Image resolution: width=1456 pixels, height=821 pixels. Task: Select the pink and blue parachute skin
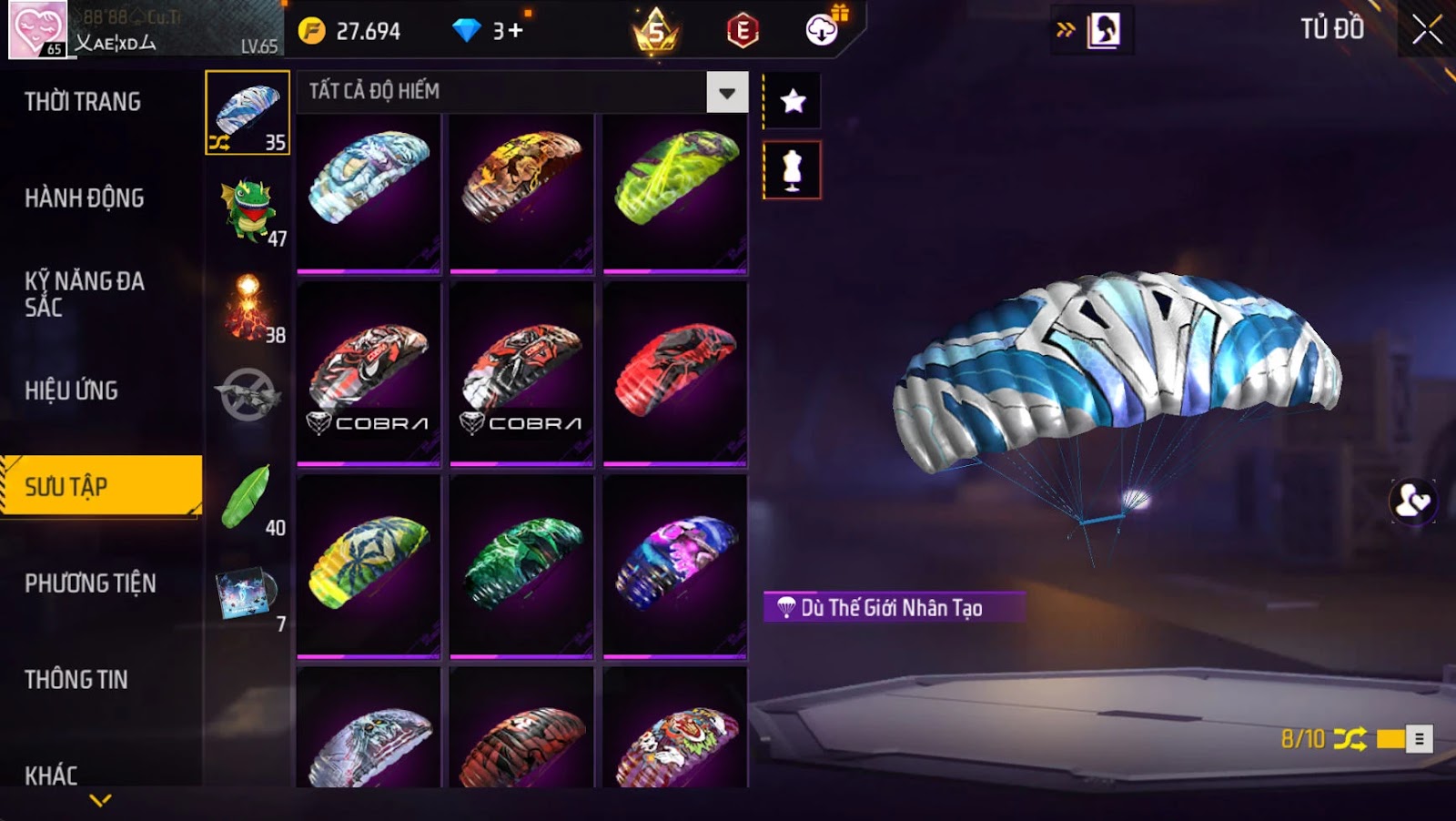coord(675,565)
